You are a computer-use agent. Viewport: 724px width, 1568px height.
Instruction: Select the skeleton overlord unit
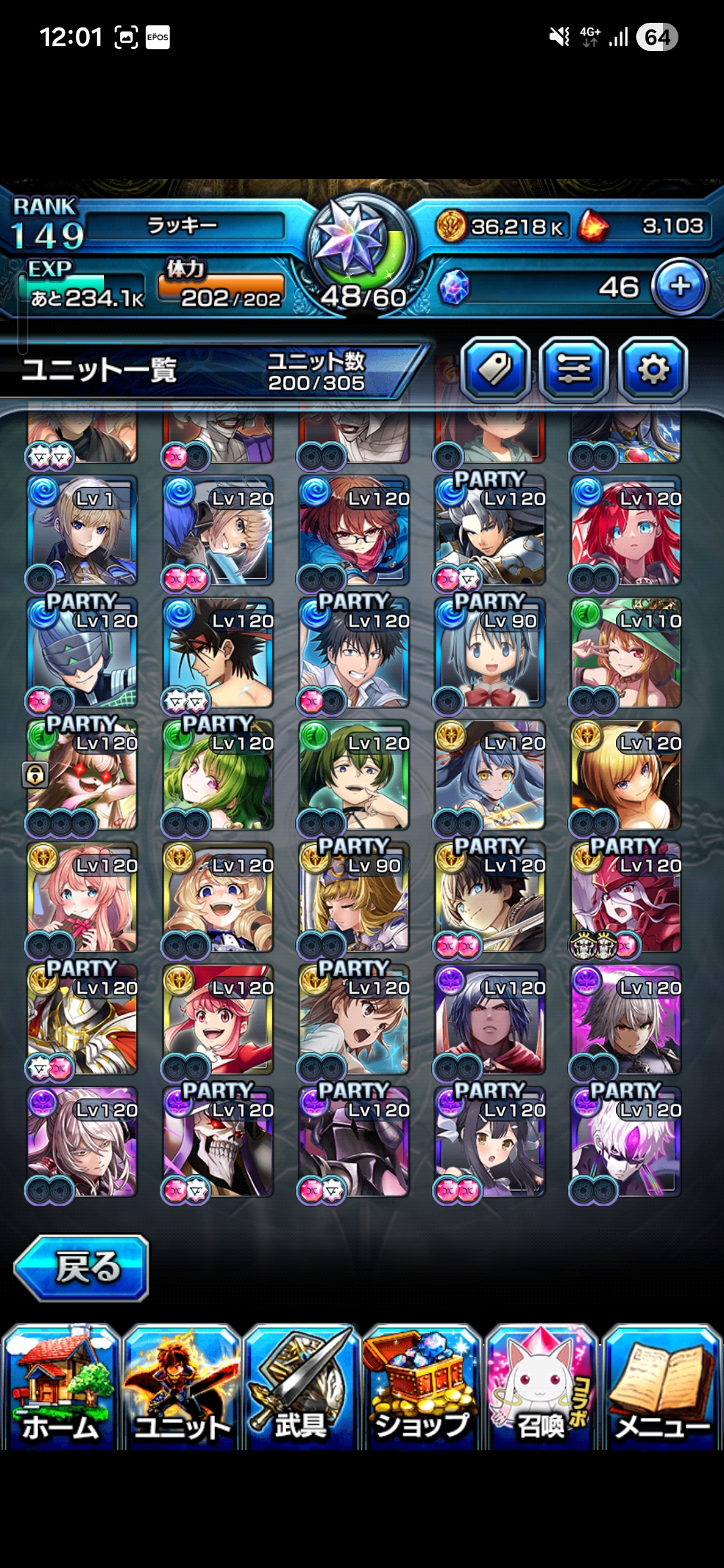[219, 1142]
